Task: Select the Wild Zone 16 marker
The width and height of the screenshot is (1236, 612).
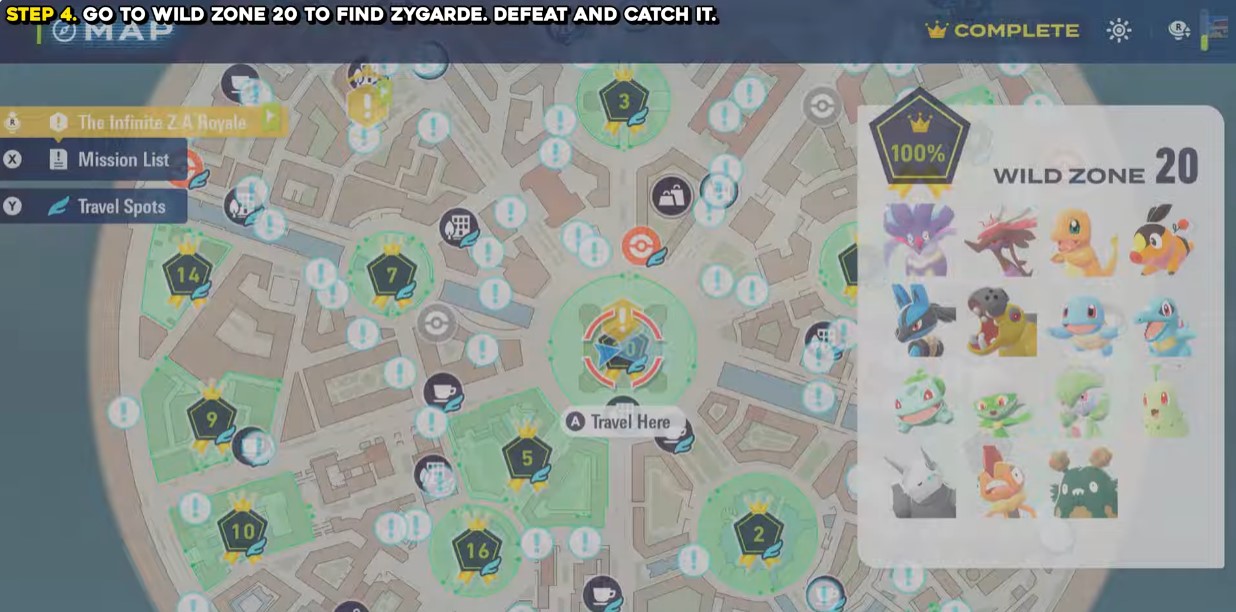Action: click(477, 551)
